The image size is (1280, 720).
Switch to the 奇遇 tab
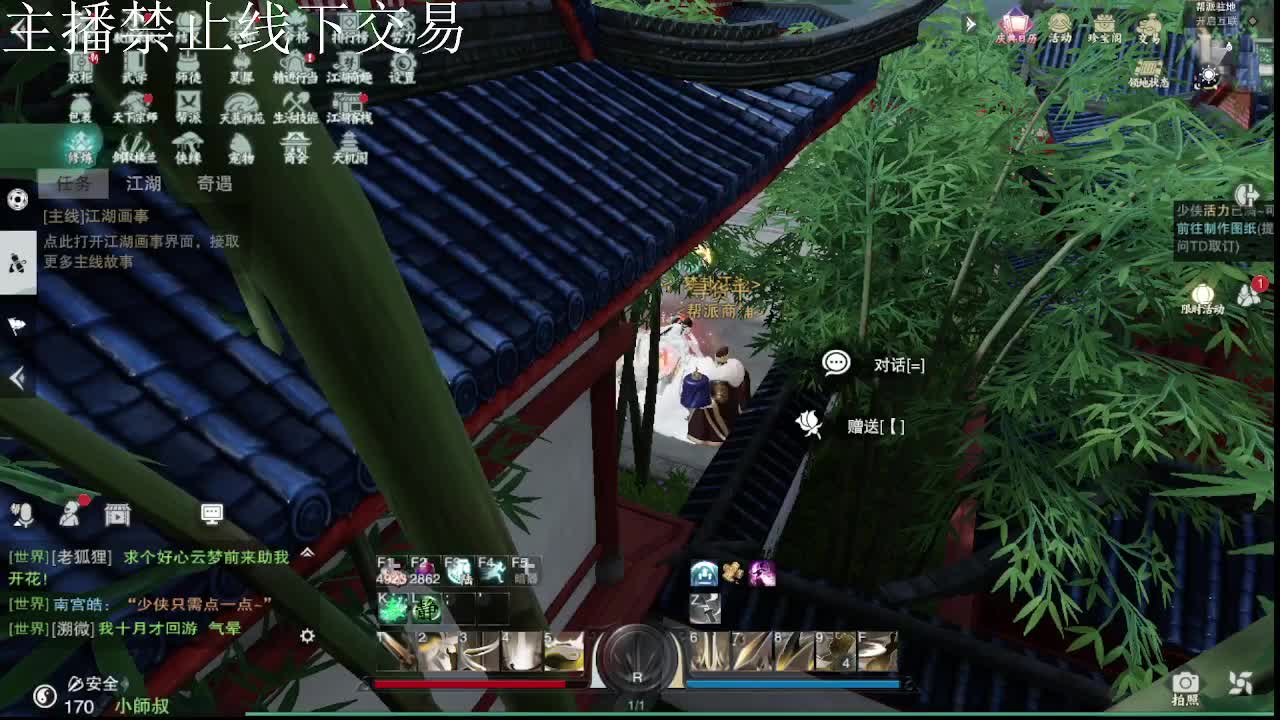pyautogui.click(x=213, y=185)
